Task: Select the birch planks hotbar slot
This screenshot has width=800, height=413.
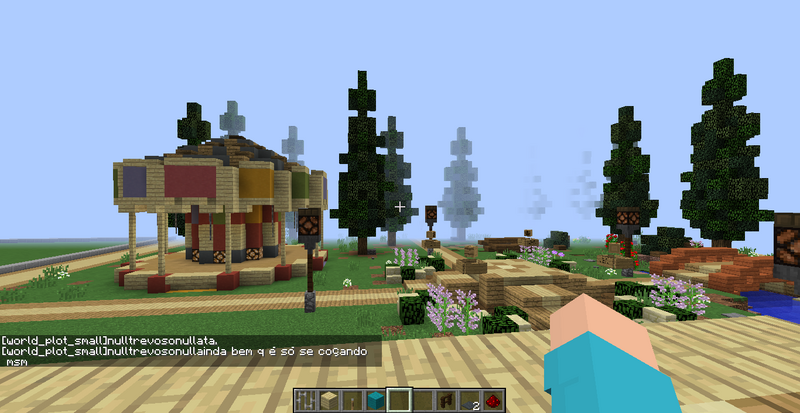Action: 328,401
